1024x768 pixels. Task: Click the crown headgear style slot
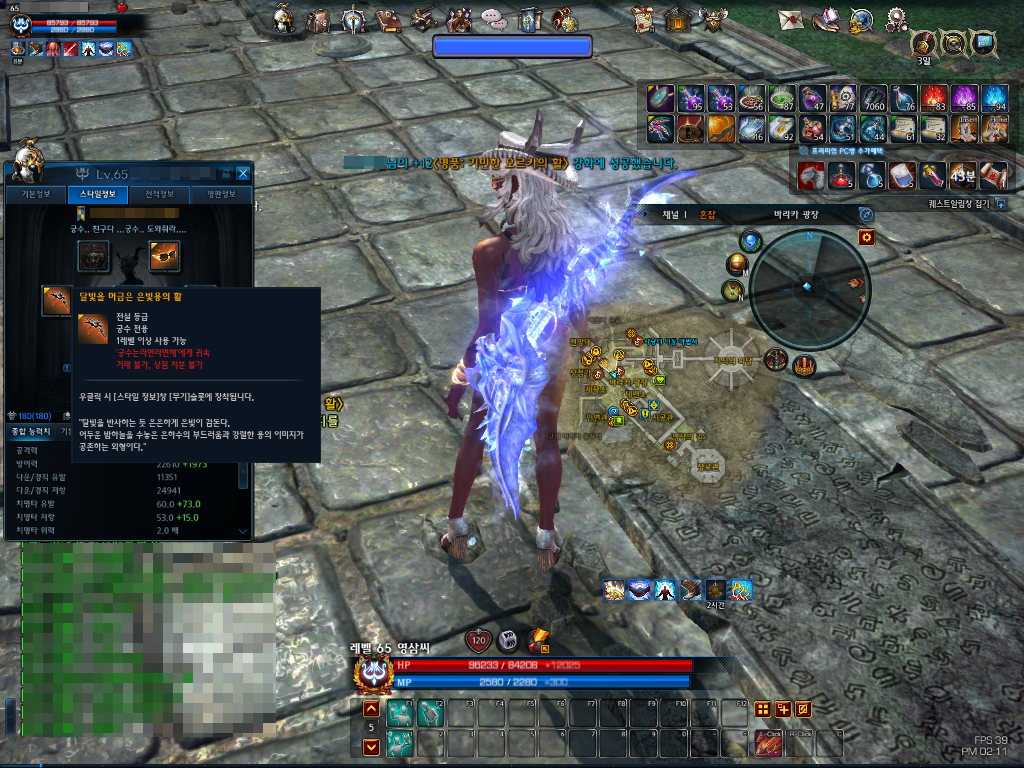93,257
